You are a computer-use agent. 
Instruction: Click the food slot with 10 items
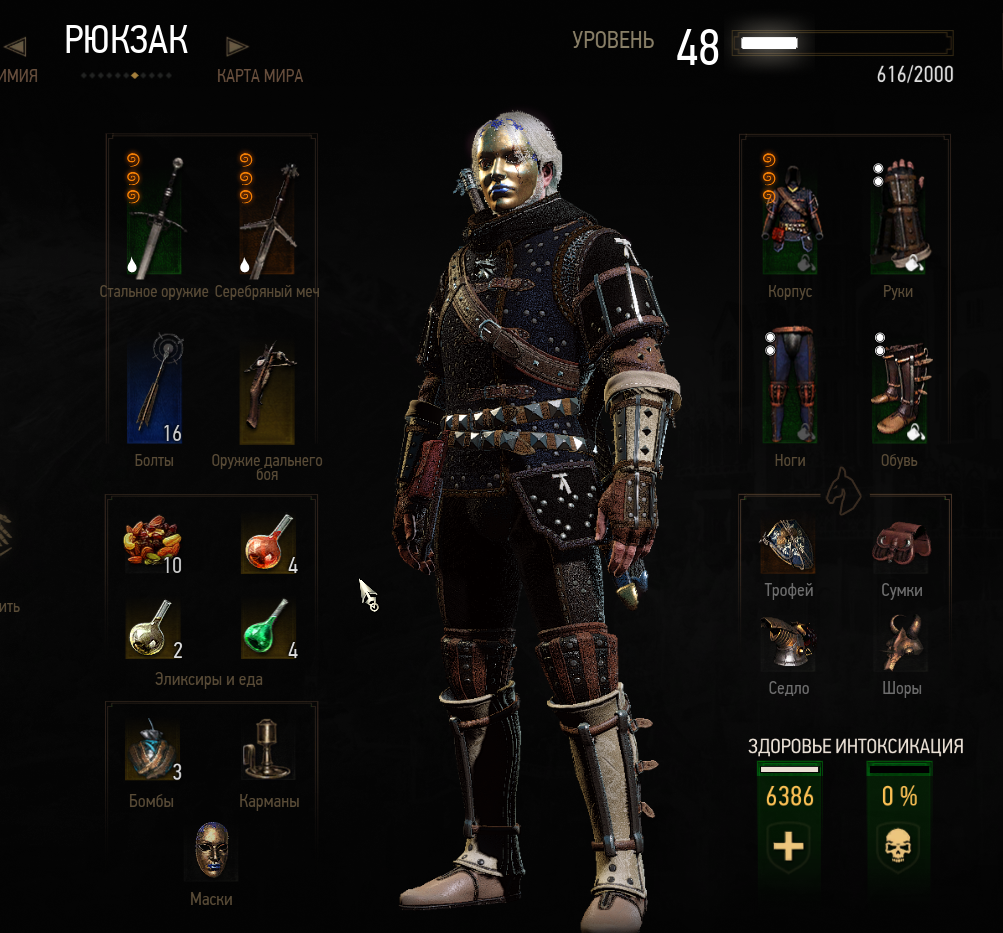click(x=153, y=545)
